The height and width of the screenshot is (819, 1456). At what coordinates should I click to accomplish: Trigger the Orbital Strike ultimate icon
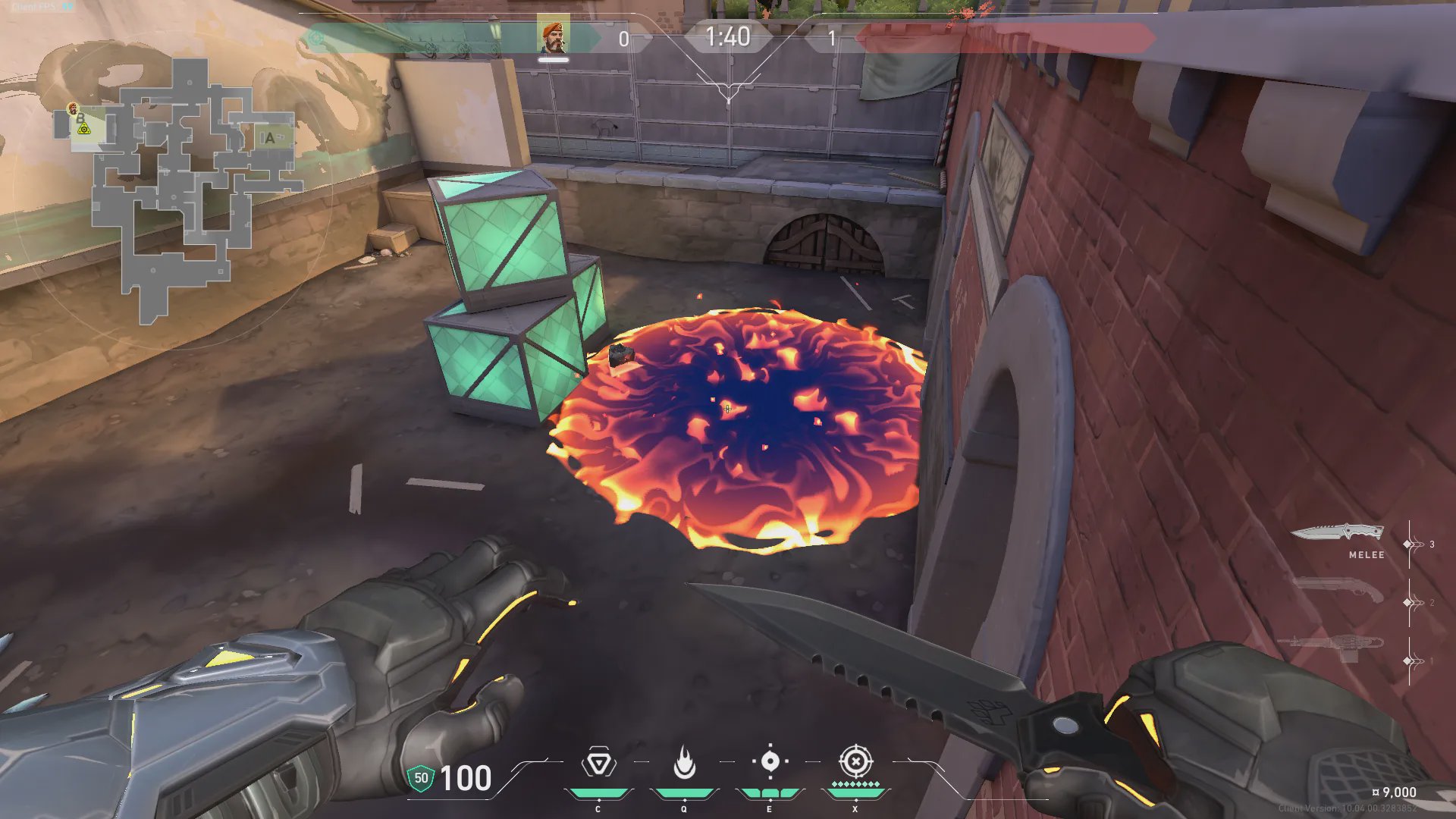click(855, 761)
